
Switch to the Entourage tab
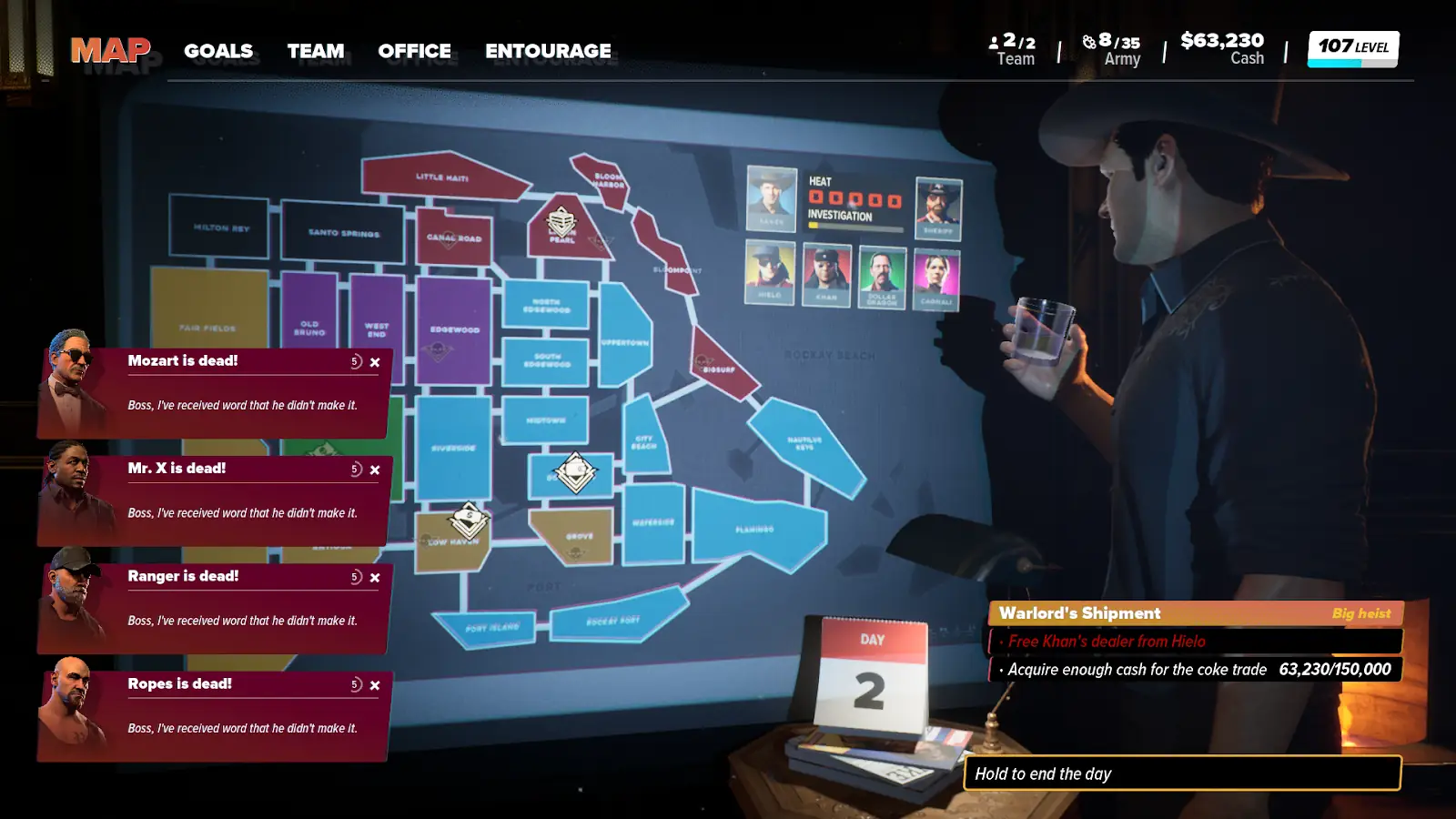coord(548,51)
